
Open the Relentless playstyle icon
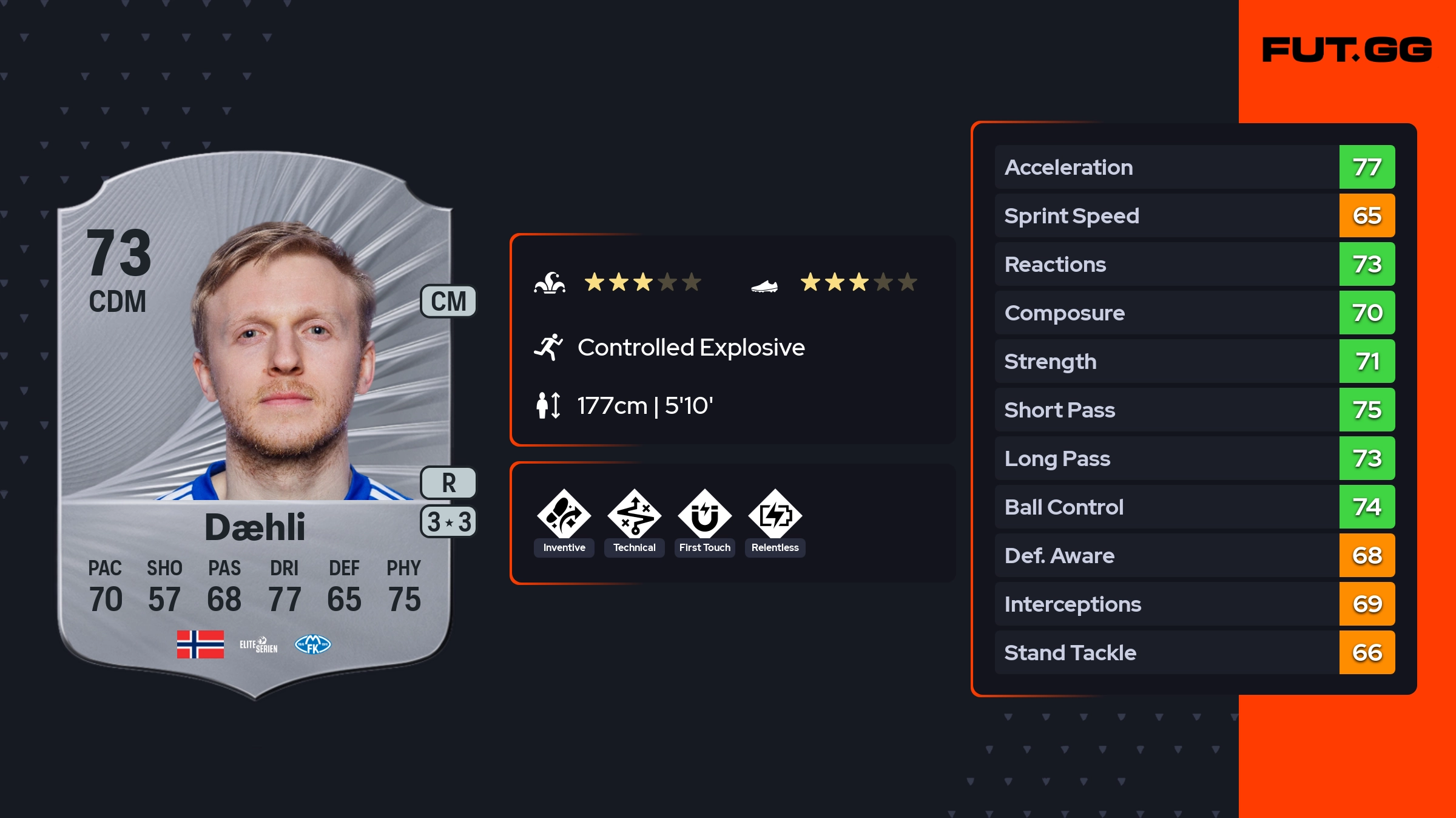tap(775, 516)
